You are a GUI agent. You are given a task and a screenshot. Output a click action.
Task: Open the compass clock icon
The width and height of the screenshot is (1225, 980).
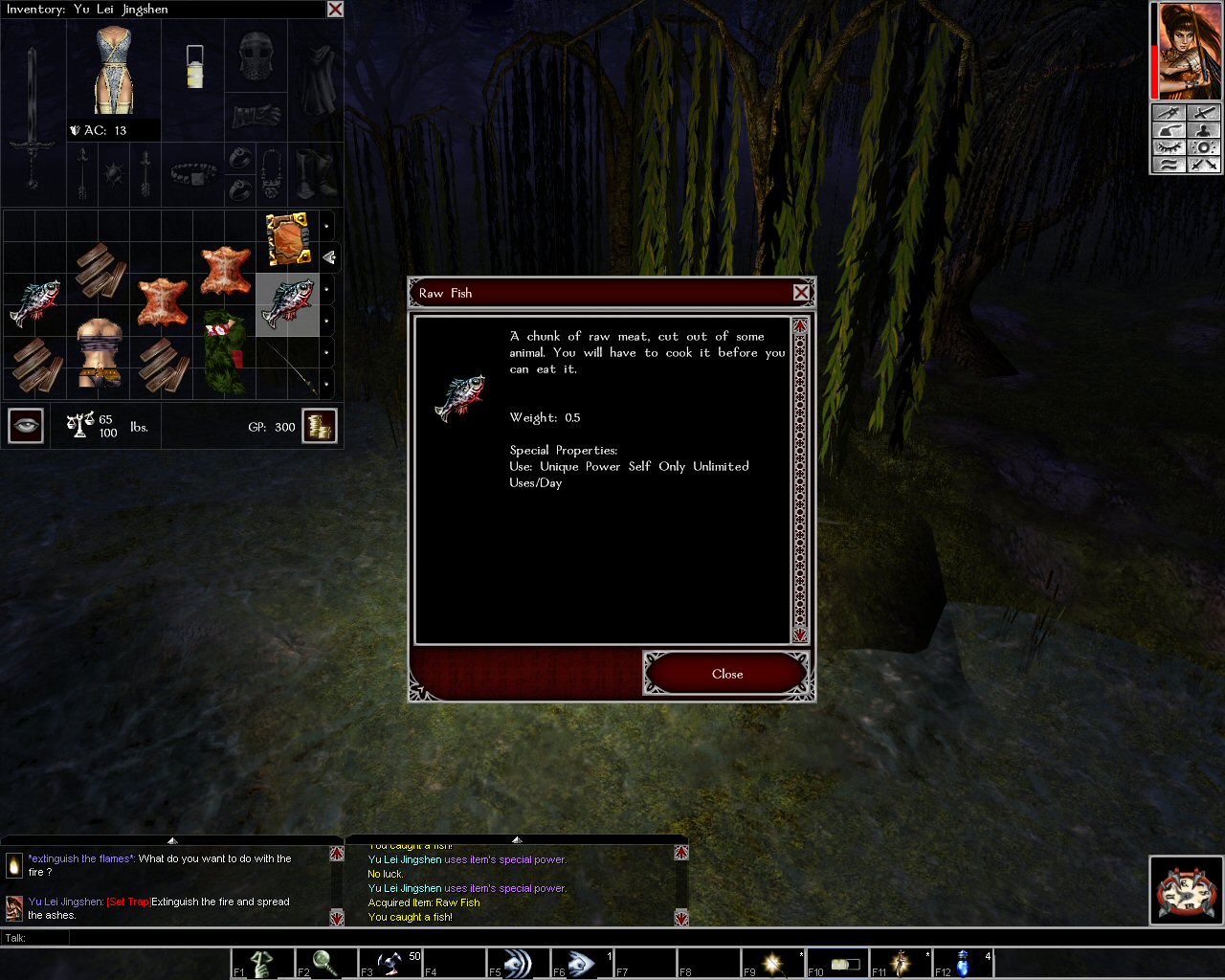[x=1186, y=891]
